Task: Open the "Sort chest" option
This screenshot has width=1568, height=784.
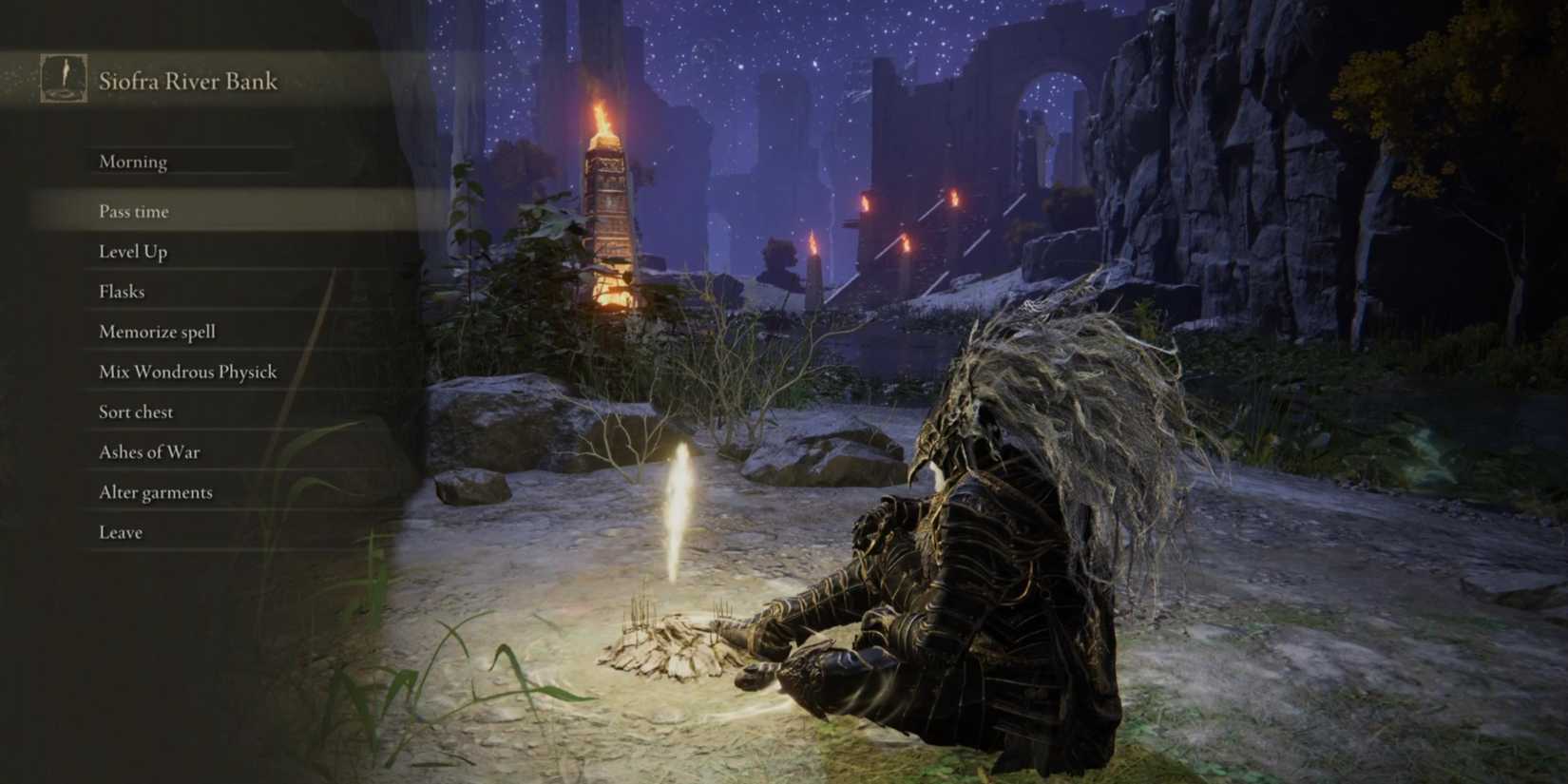Action: point(135,411)
